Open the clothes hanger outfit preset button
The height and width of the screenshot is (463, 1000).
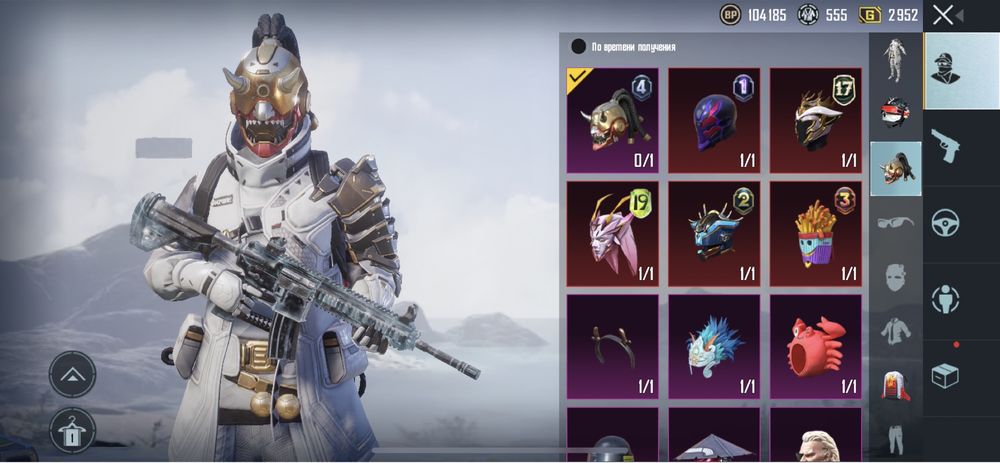tap(72, 430)
